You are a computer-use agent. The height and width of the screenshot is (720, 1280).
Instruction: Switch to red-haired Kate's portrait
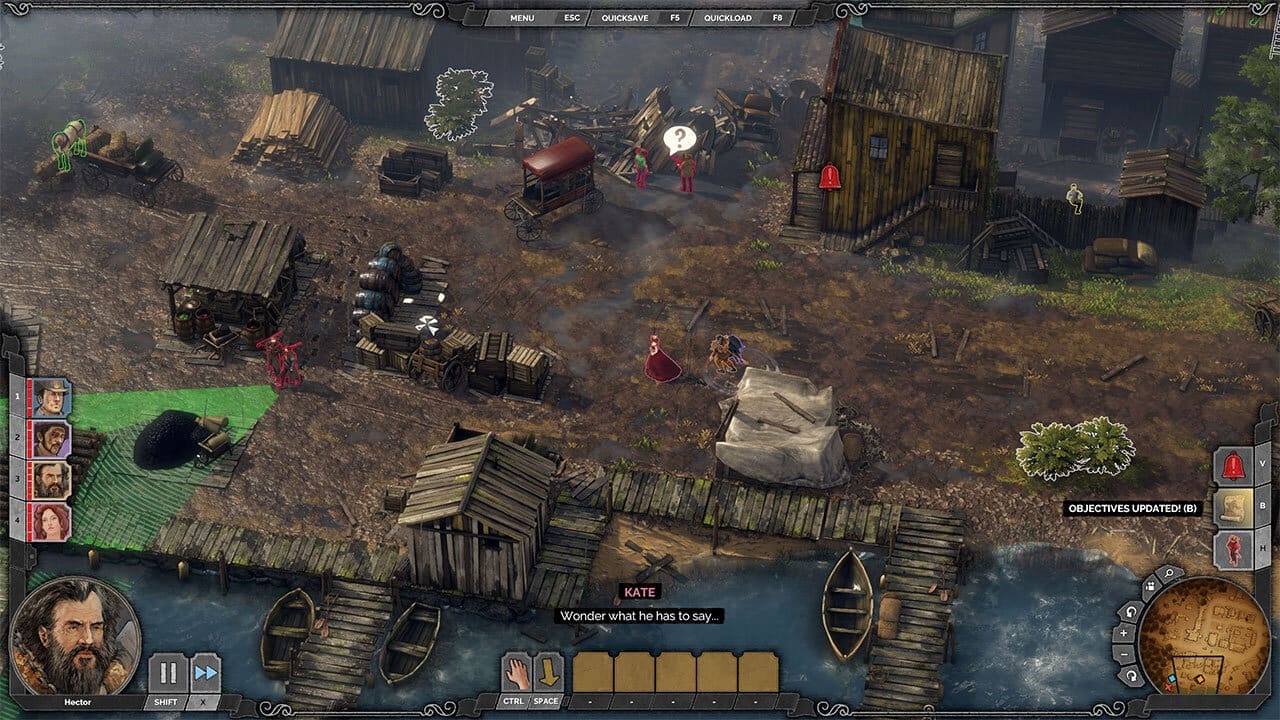(x=51, y=521)
